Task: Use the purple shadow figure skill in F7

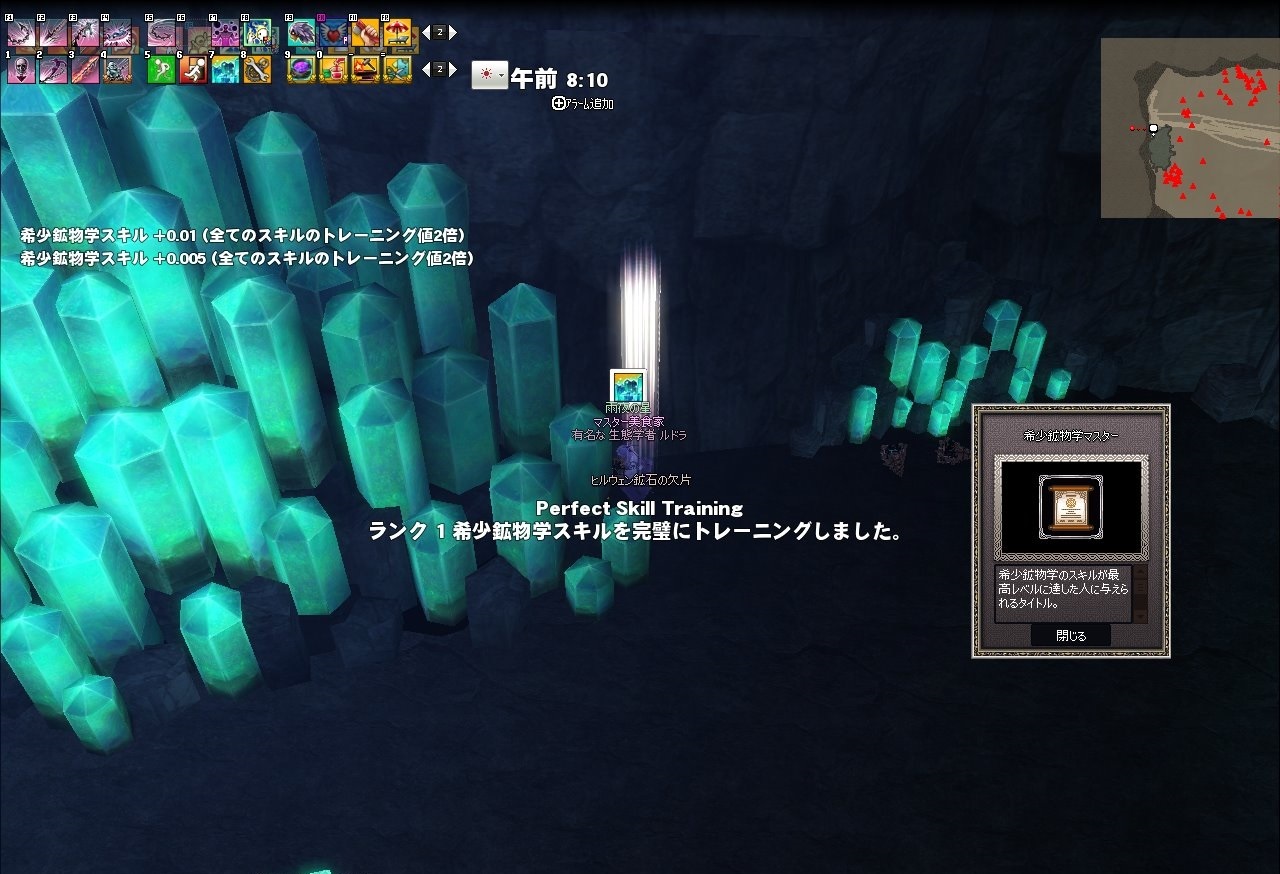Action: coord(225,33)
